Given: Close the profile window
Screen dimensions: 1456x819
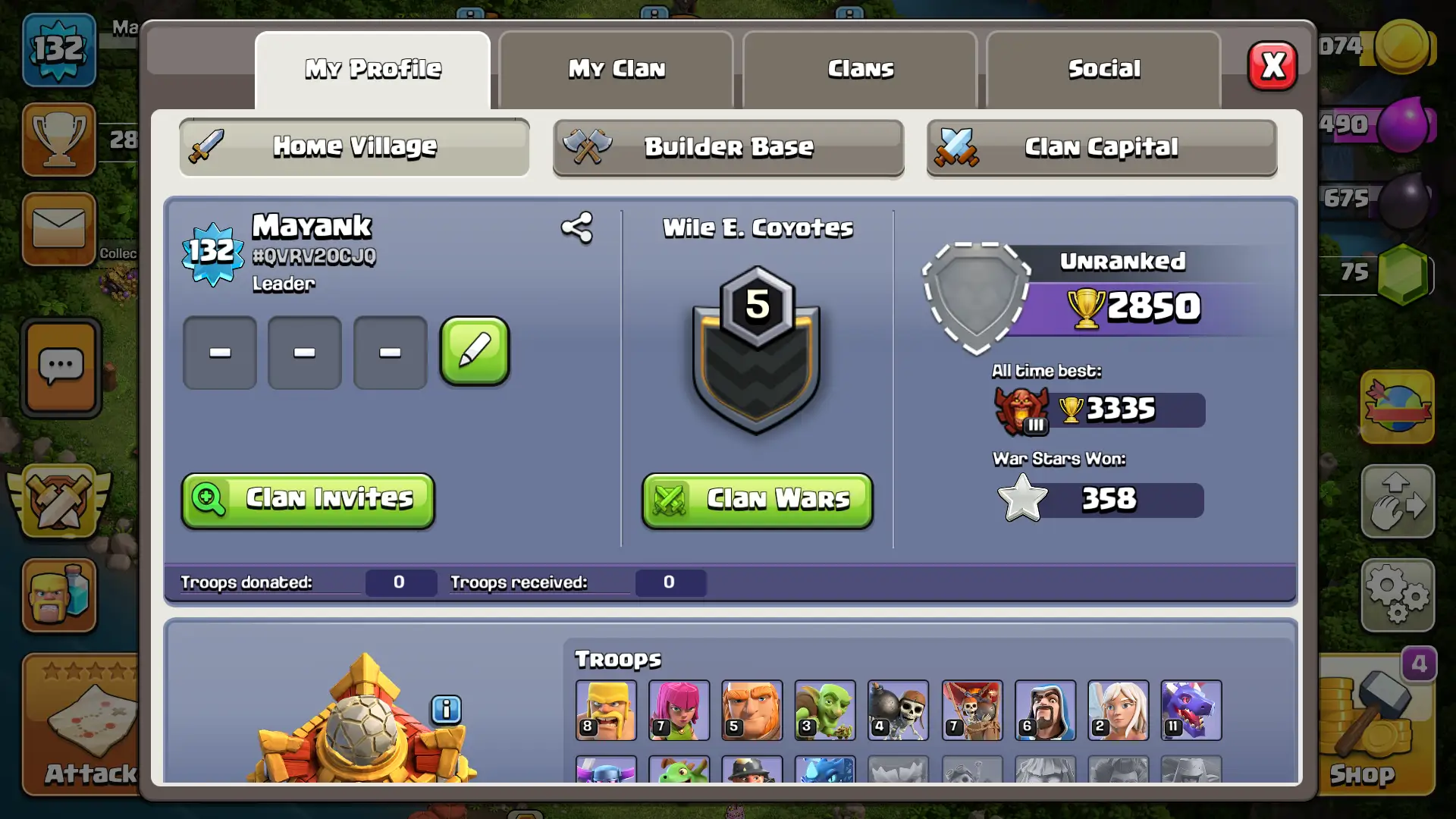Looking at the screenshot, I should pos(1272,66).
